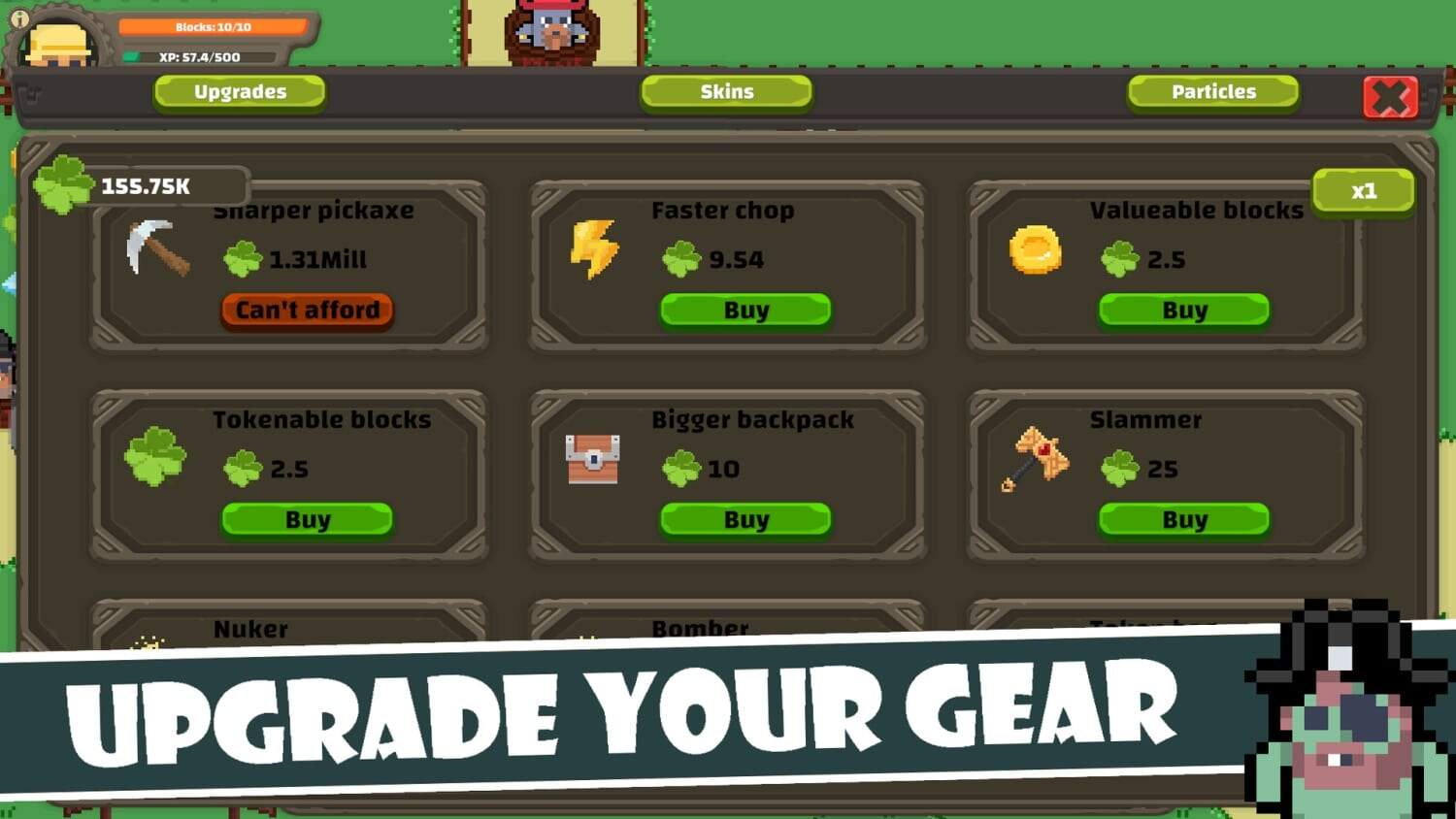Toggle the x1 purchase multiplier
The image size is (1456, 819).
point(1363,191)
